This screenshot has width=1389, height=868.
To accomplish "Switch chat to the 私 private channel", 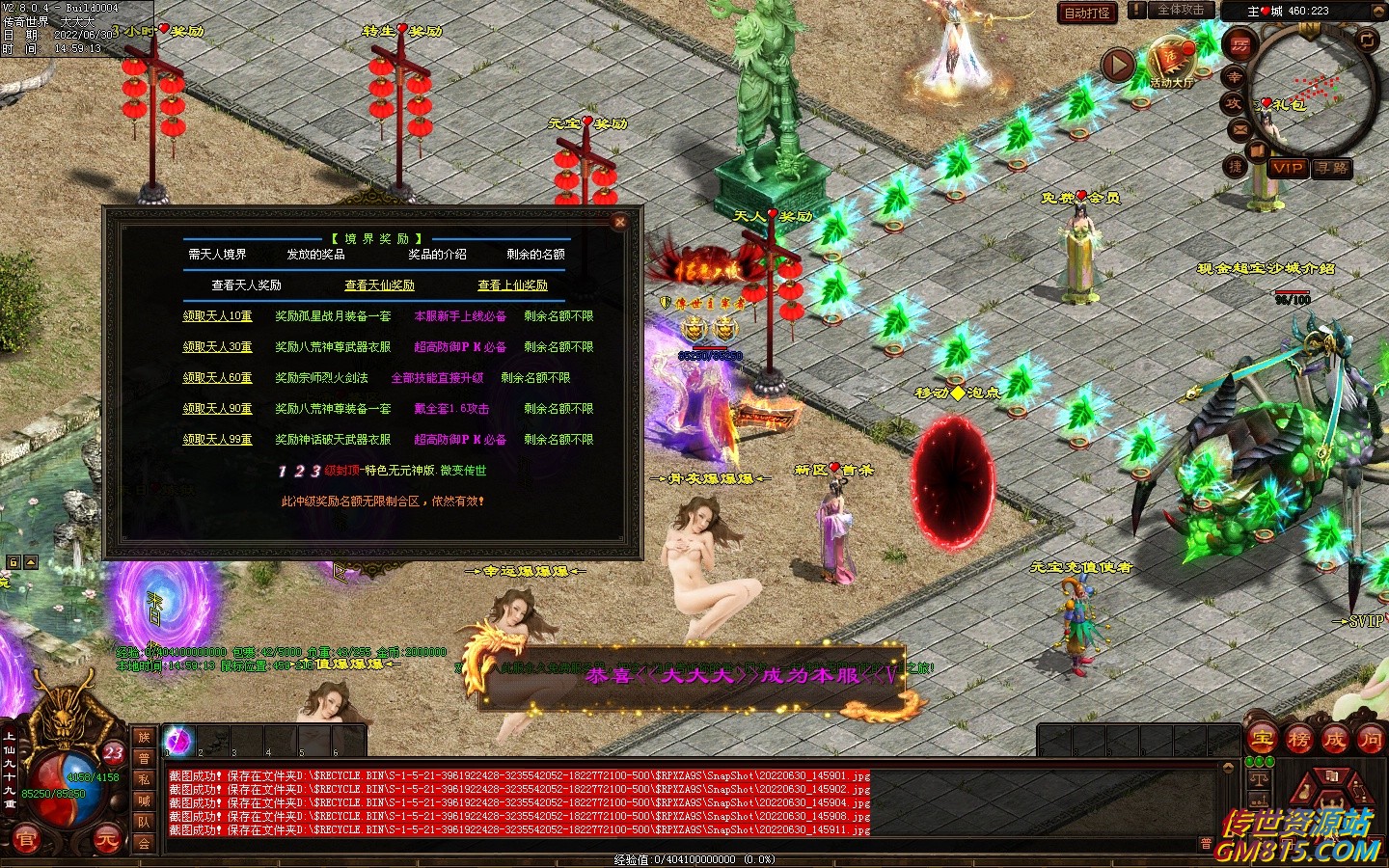I will click(144, 779).
